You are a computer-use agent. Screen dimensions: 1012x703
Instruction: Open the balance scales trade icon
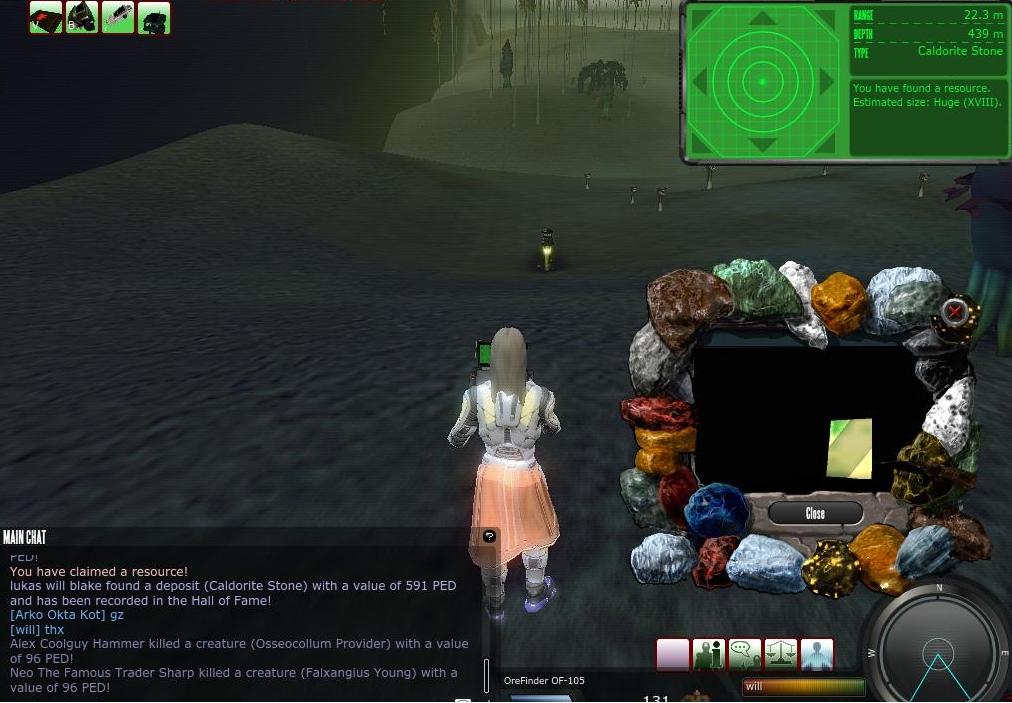[x=780, y=655]
